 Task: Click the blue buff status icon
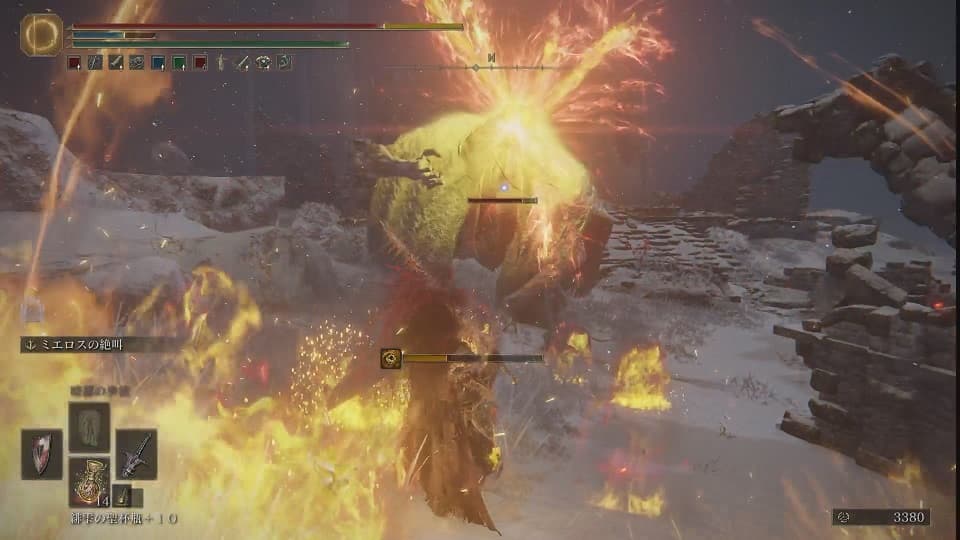coord(157,62)
